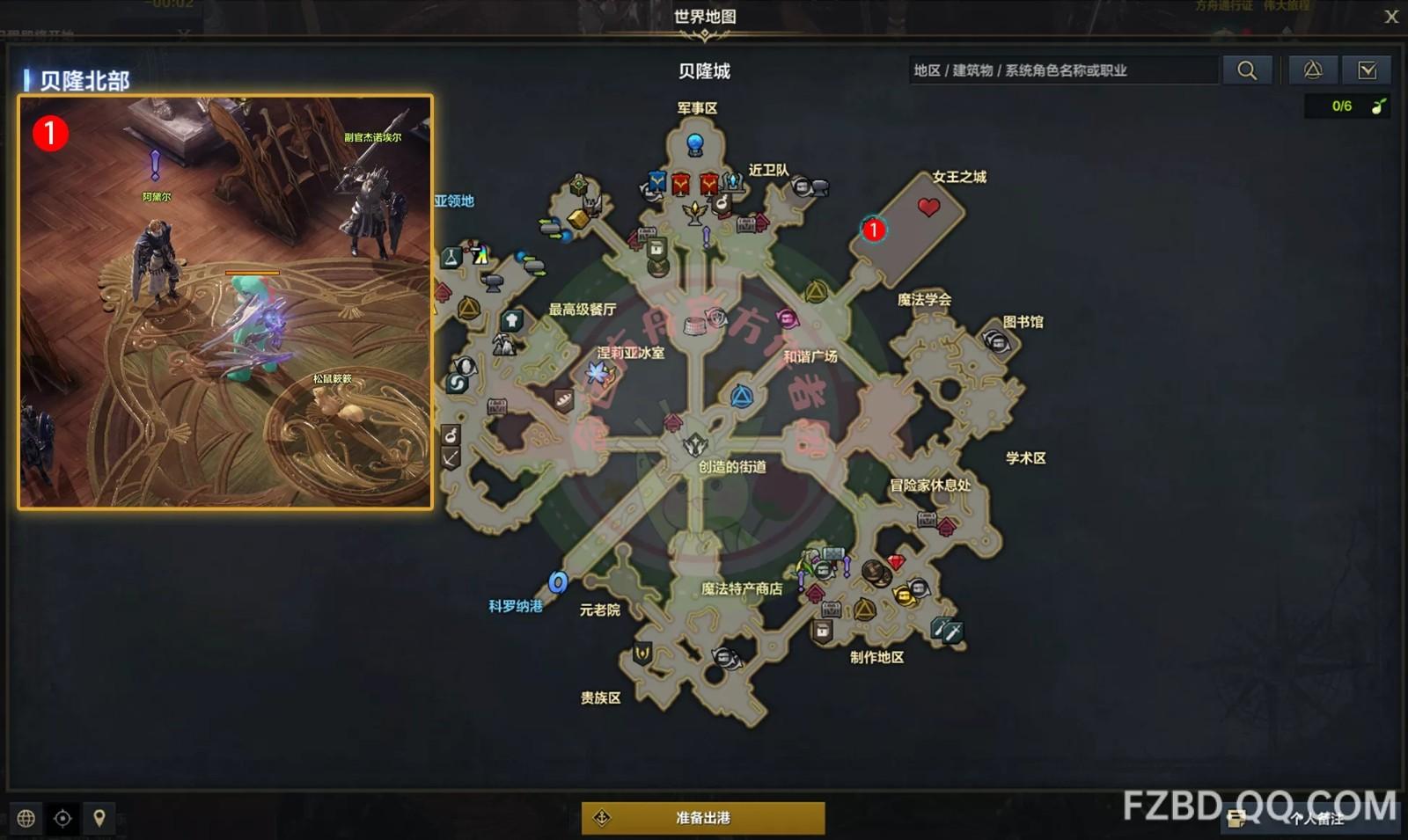Screen dimensions: 1408x840
Task: Select the 亚领地 area link label
Action: (454, 201)
